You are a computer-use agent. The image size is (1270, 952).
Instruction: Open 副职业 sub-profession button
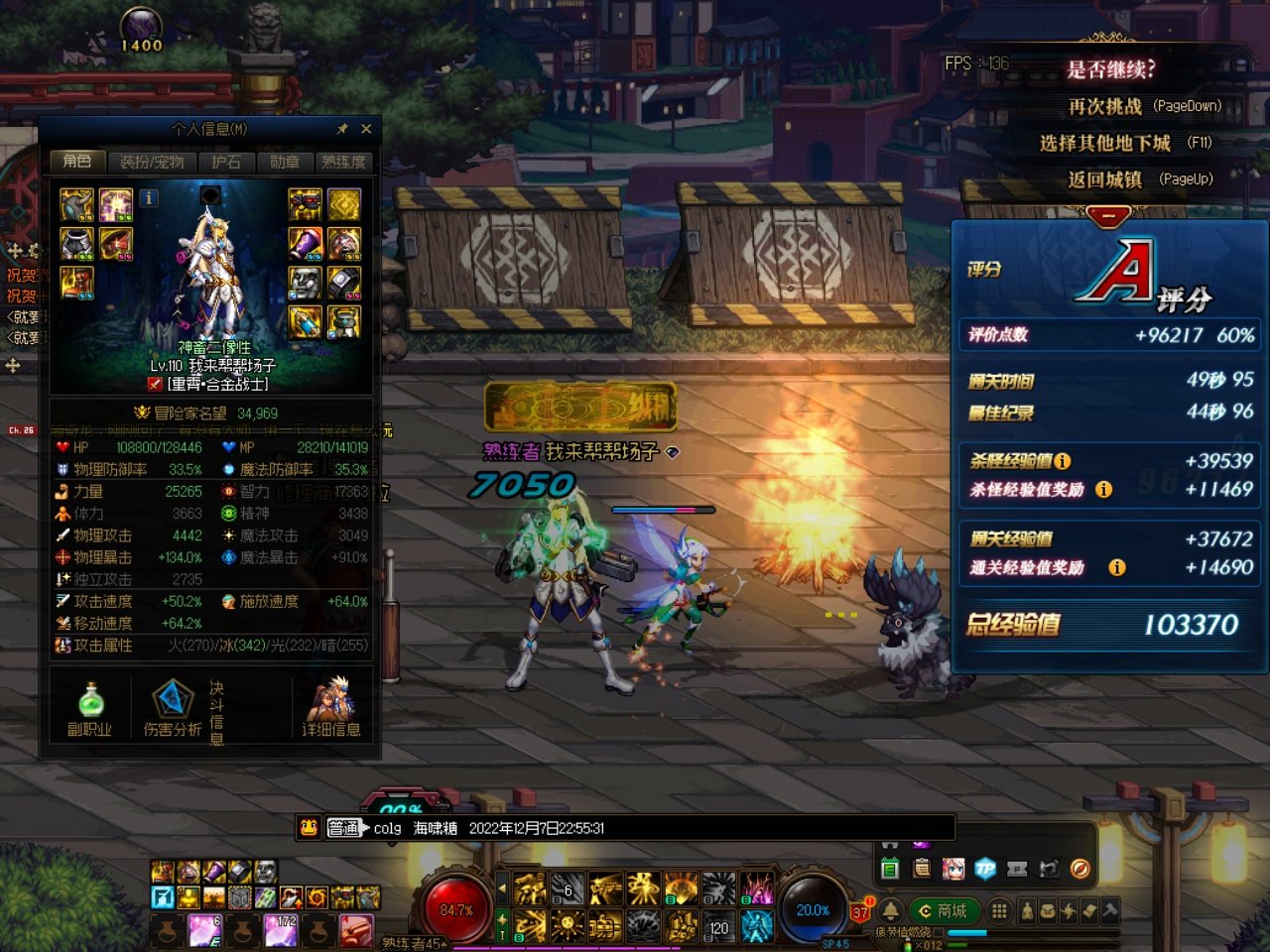(89, 709)
